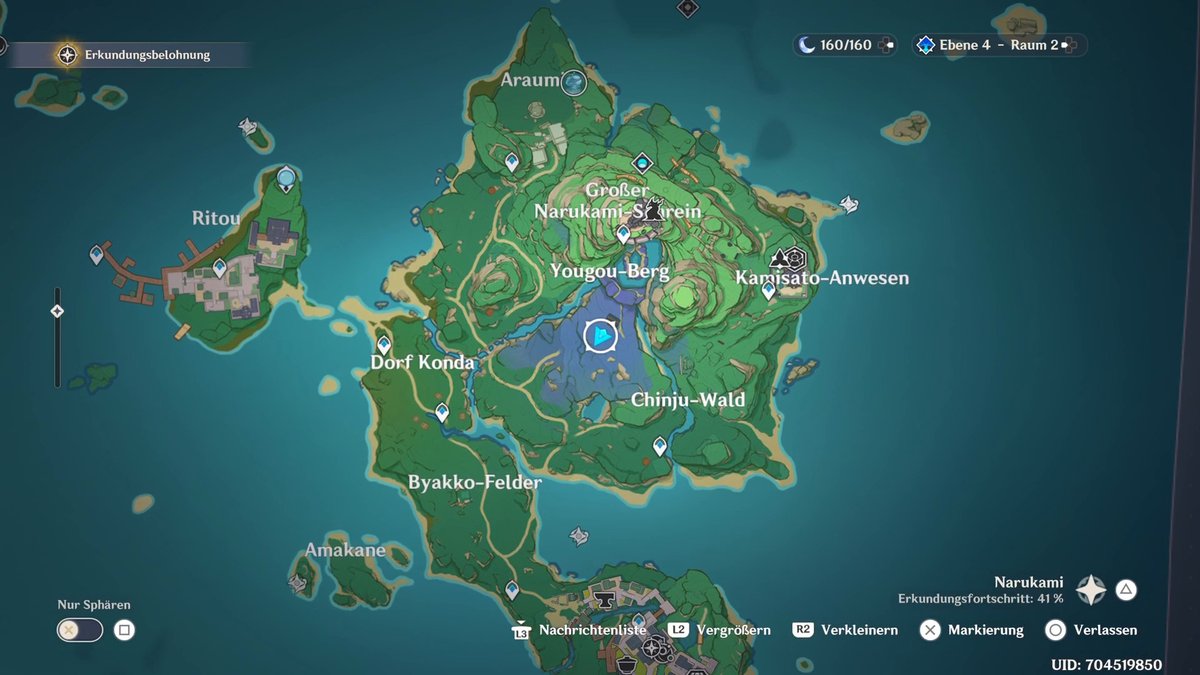Add resin with the plus beside 160/160

click(x=888, y=45)
